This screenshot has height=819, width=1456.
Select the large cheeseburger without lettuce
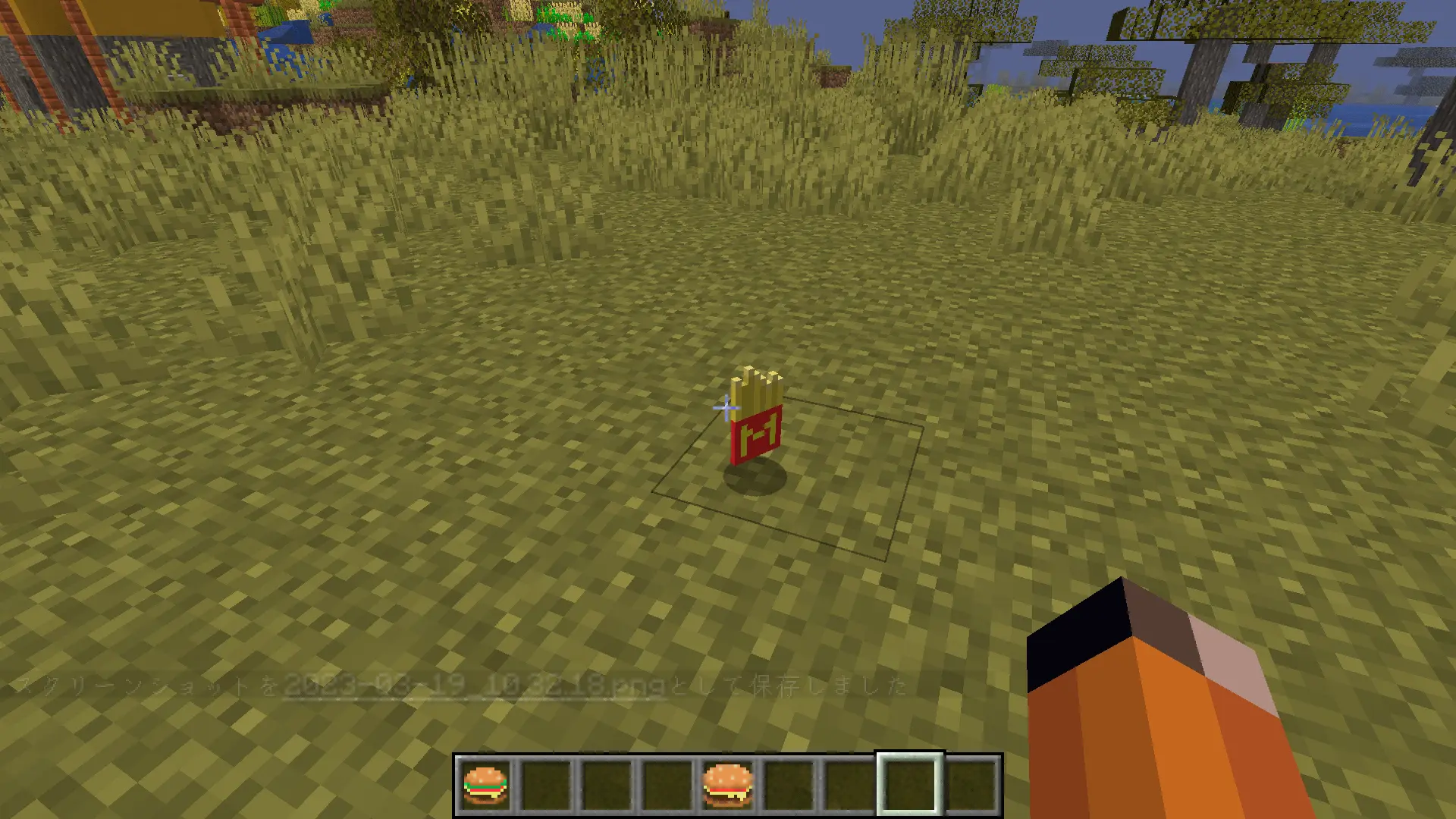(728, 785)
